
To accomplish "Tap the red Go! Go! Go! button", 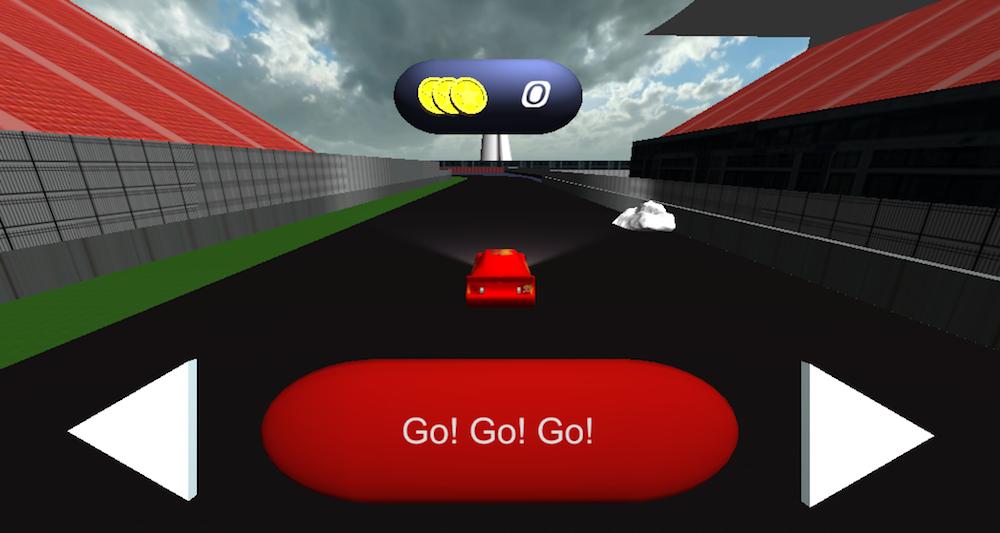I will point(499,431).
